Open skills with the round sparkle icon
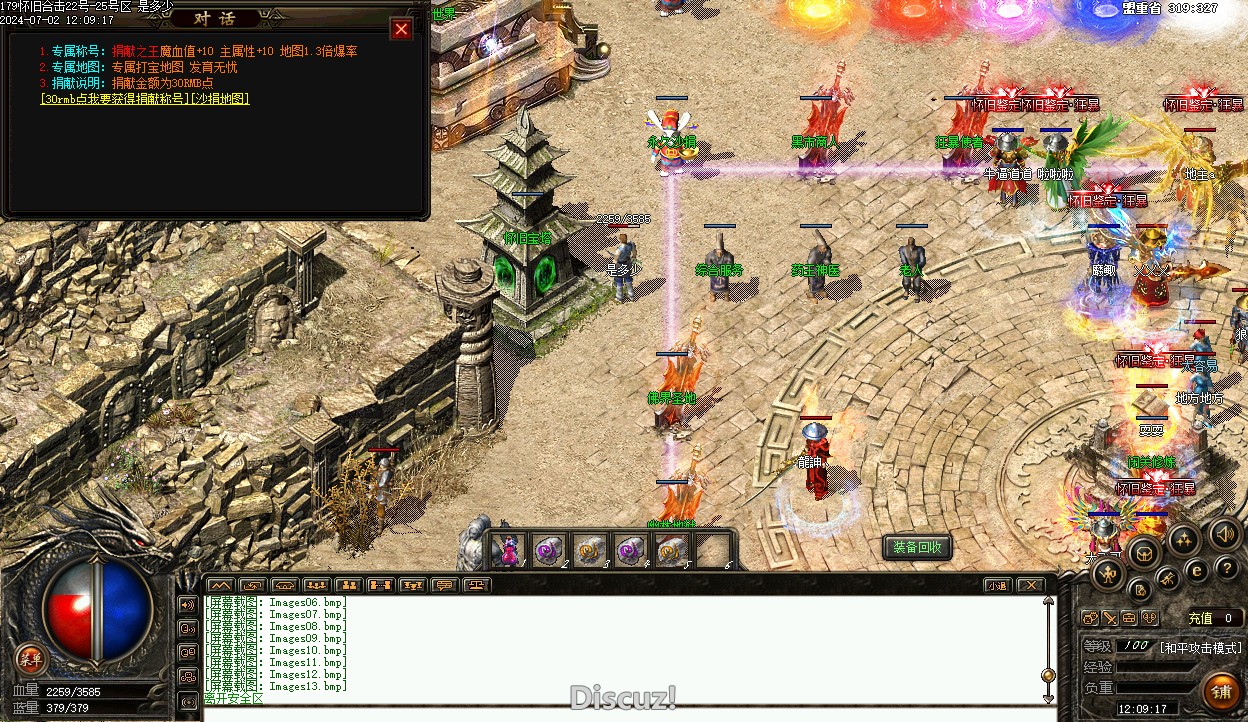Screen dimensions: 1248x722 [x=1183, y=540]
